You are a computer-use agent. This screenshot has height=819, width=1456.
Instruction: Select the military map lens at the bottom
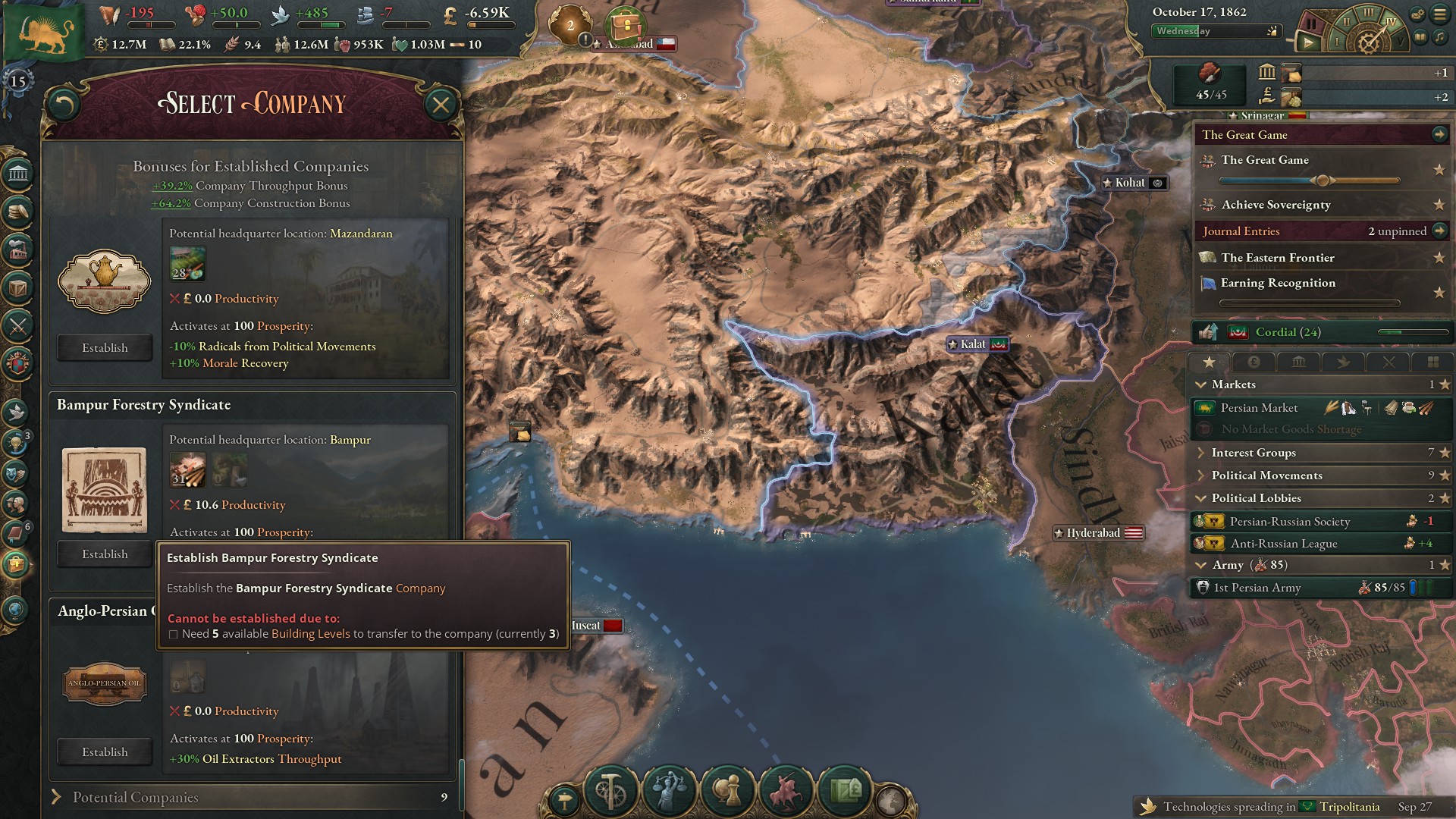(x=786, y=792)
